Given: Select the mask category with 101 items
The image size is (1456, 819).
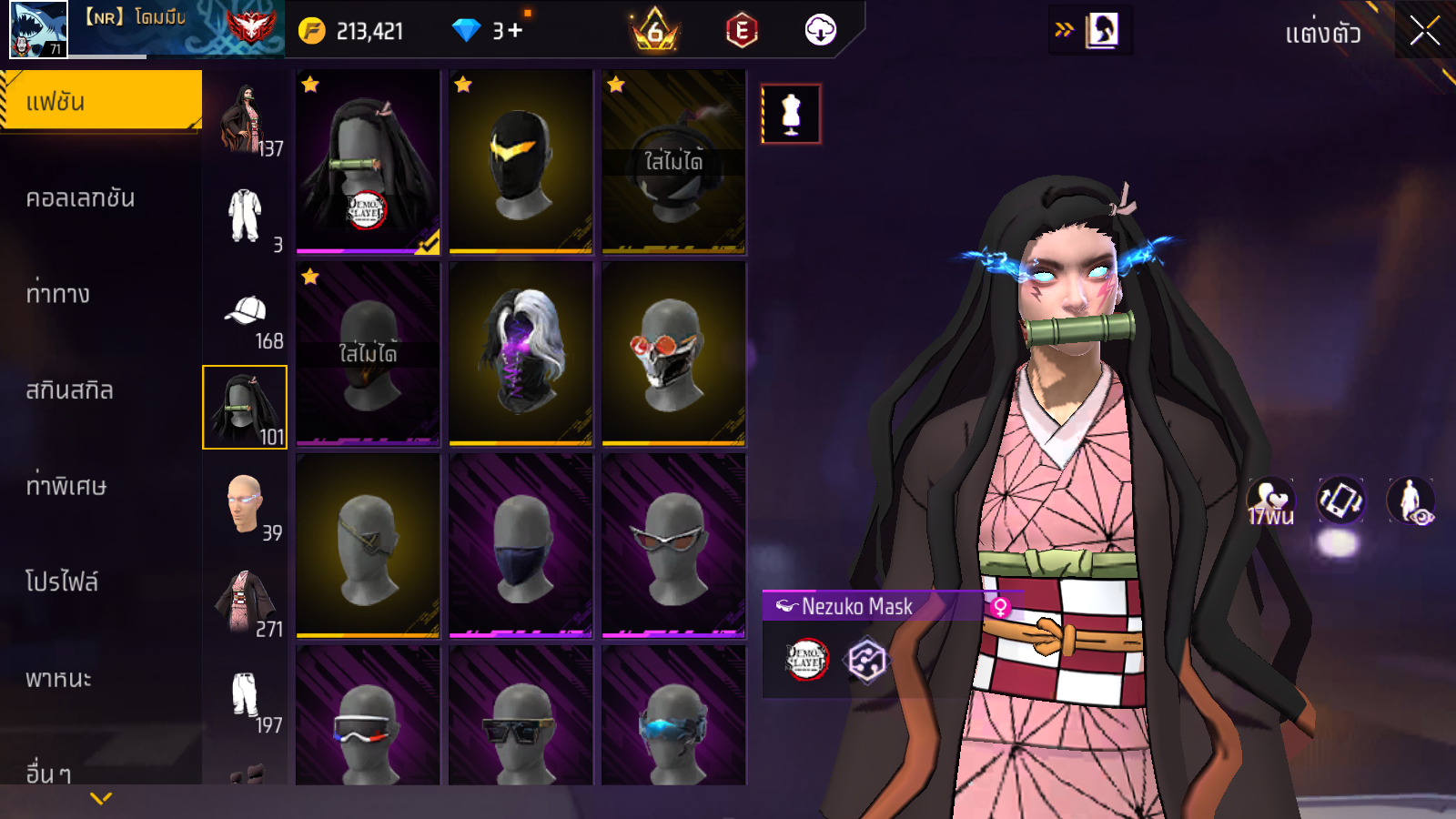Looking at the screenshot, I should click(245, 408).
